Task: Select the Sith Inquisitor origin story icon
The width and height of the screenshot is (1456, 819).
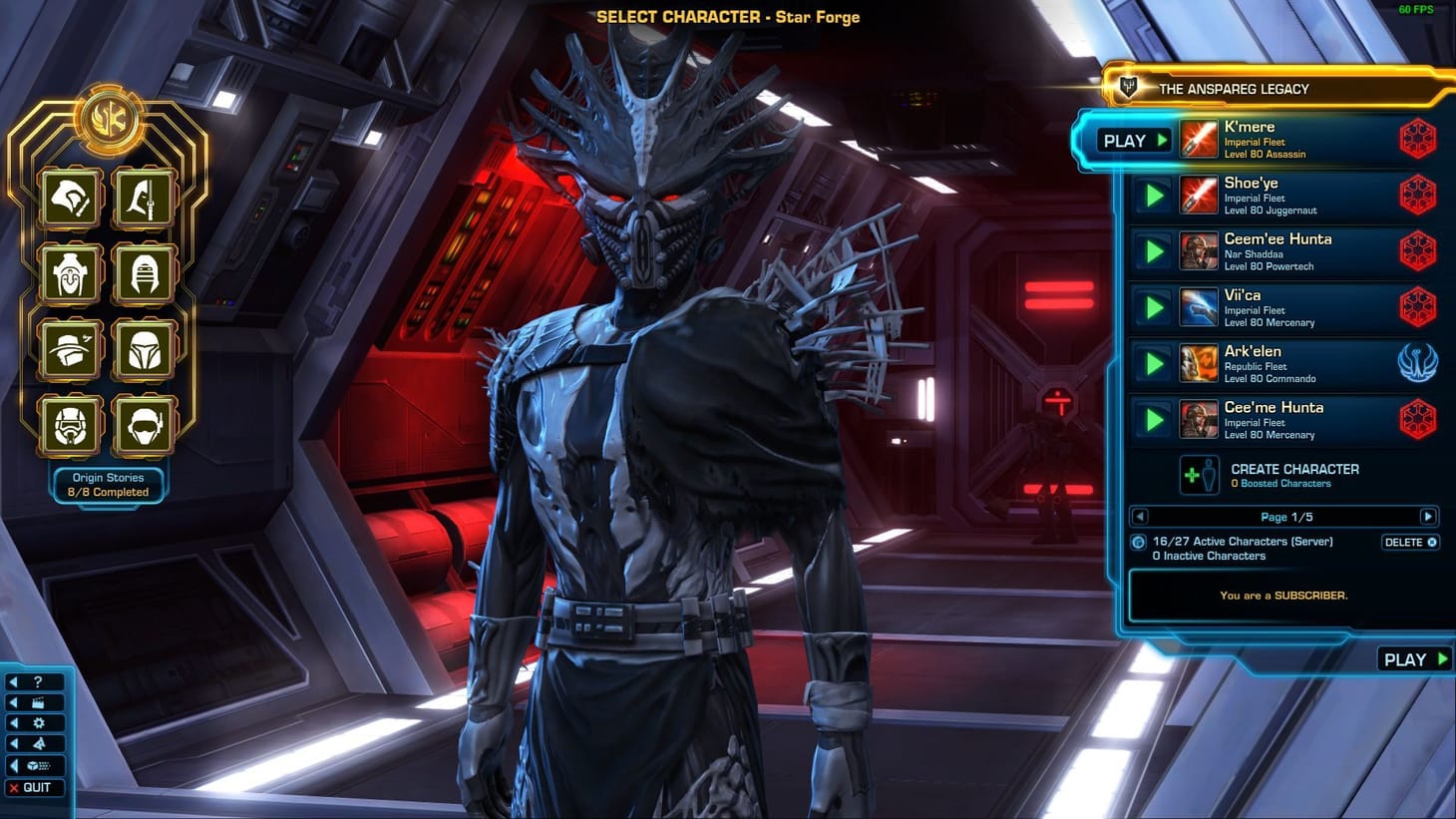Action: coord(145,272)
